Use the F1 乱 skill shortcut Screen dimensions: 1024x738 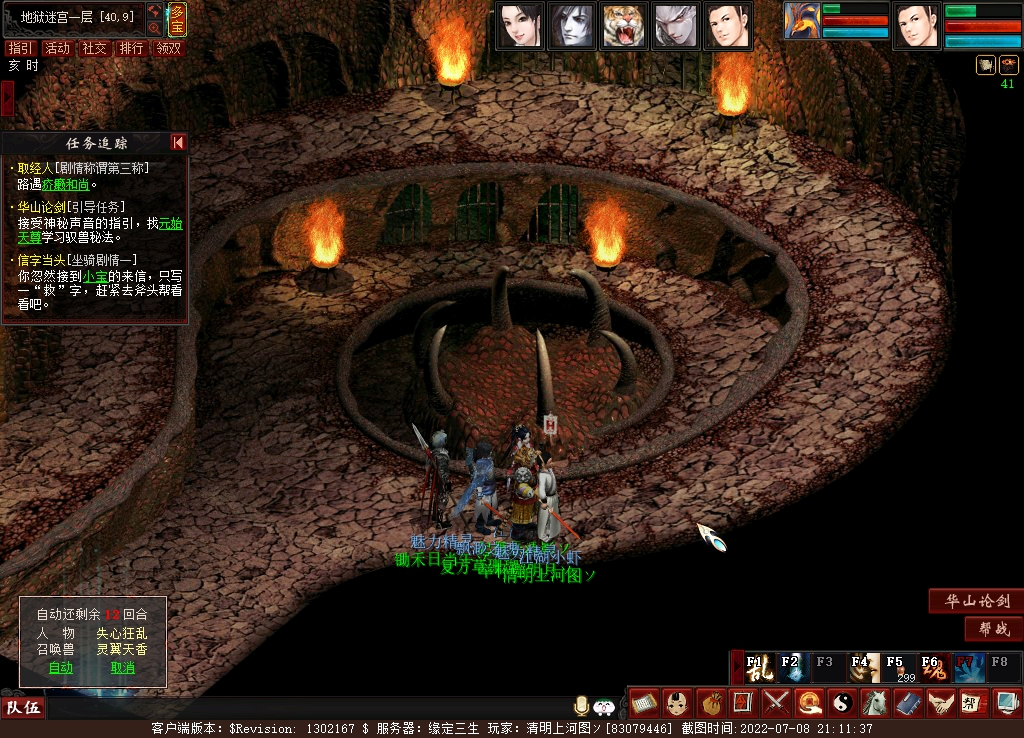pyautogui.click(x=759, y=667)
